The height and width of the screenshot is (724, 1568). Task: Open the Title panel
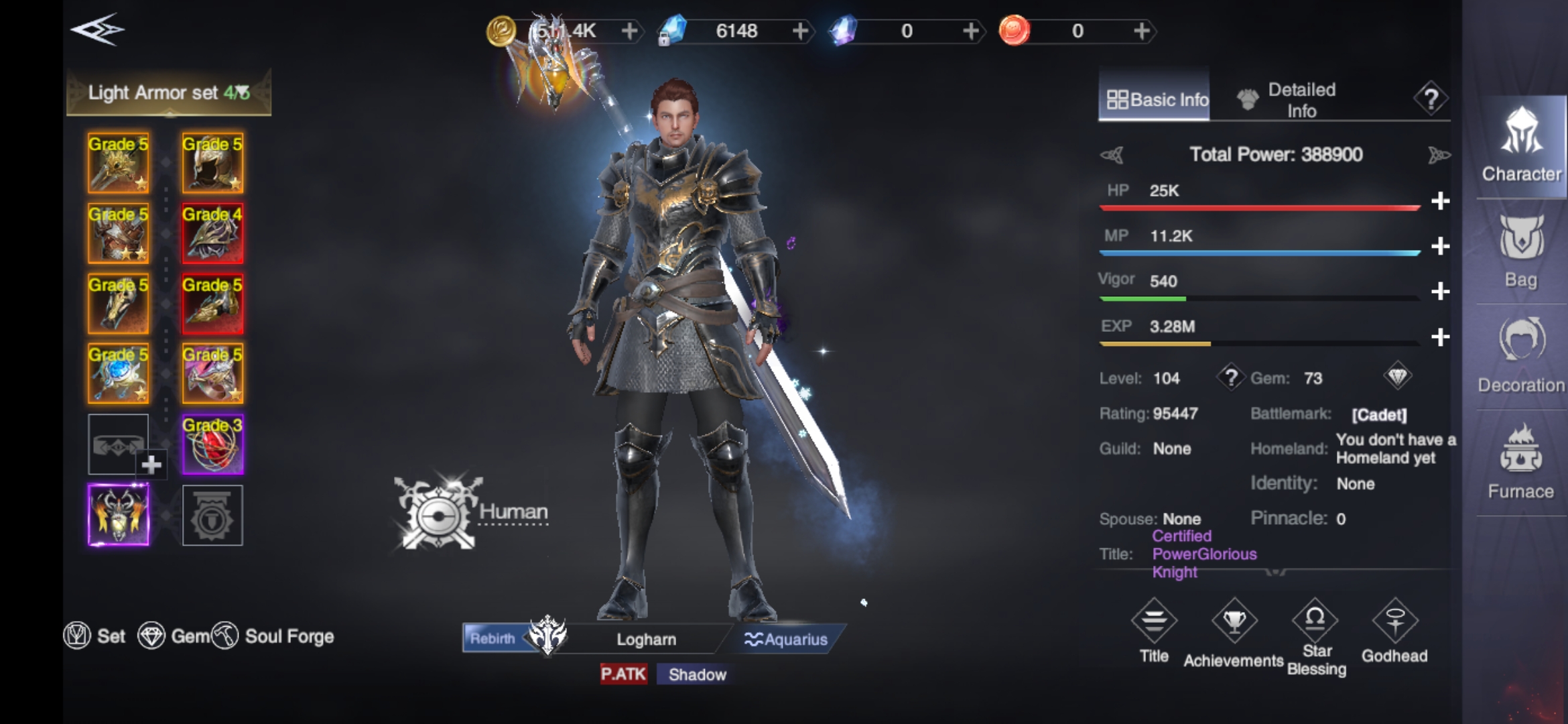tap(1154, 631)
